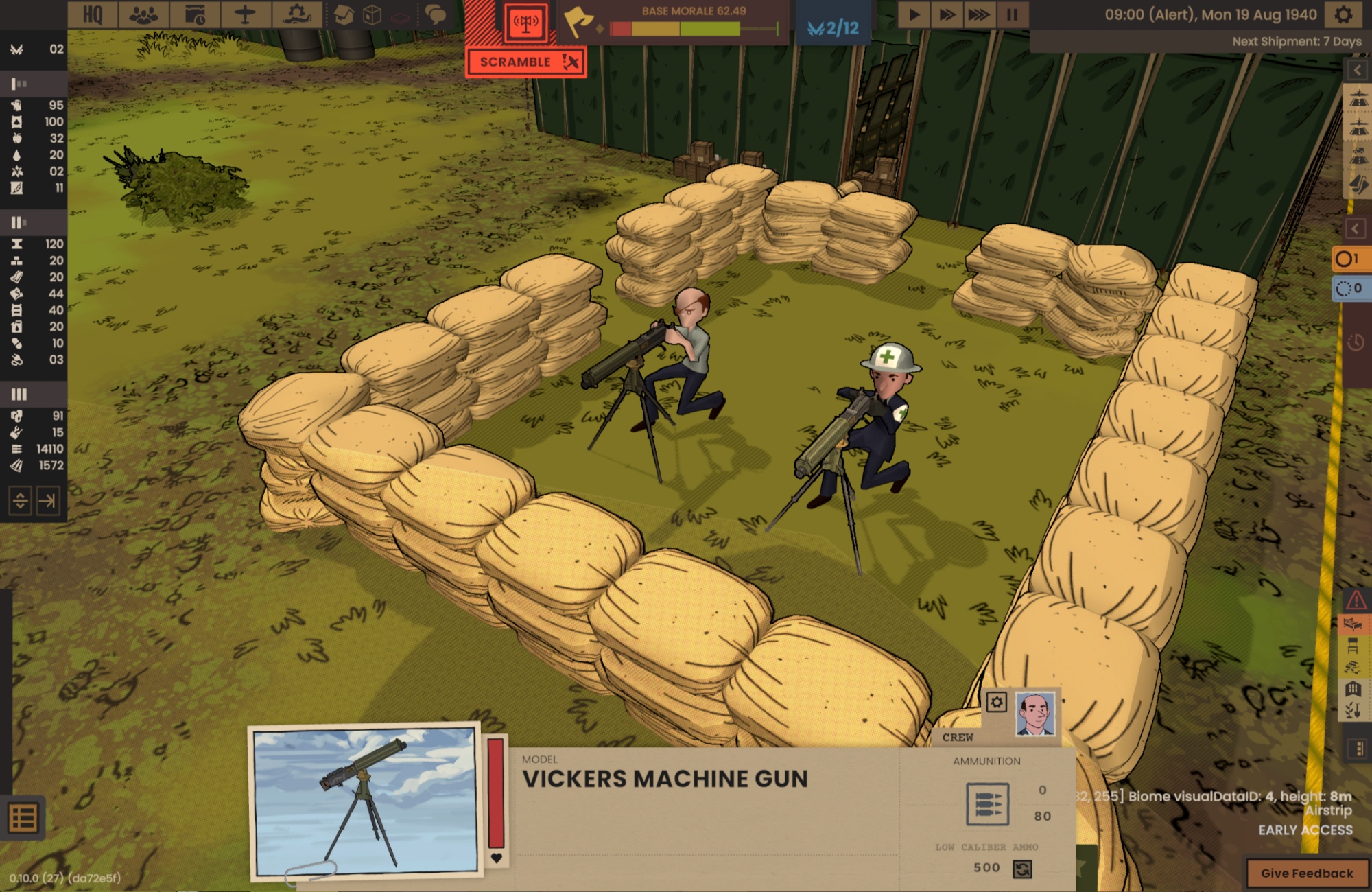The width and height of the screenshot is (1372, 892).
Task: Select the crew member portrait
Action: click(x=1034, y=714)
